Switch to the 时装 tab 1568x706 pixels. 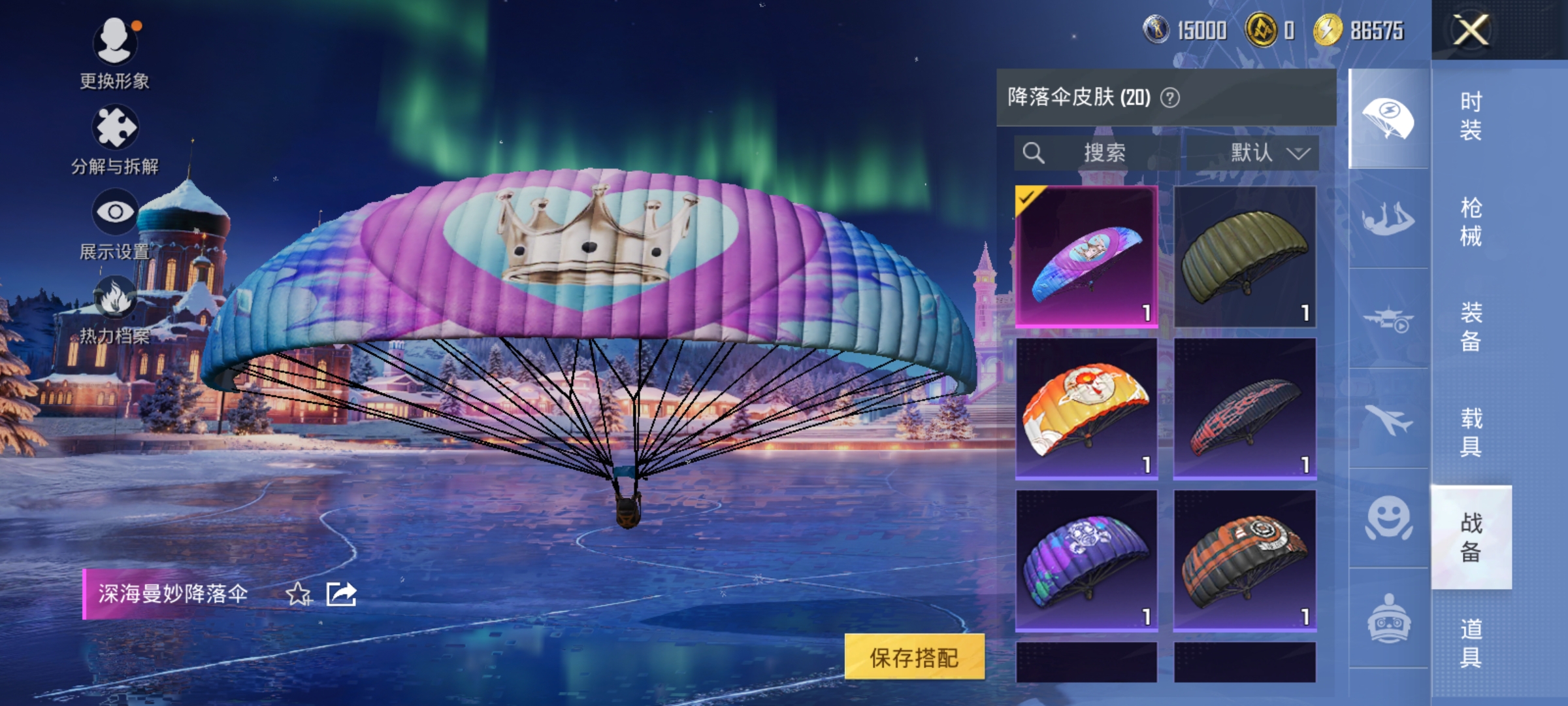[x=1469, y=118]
